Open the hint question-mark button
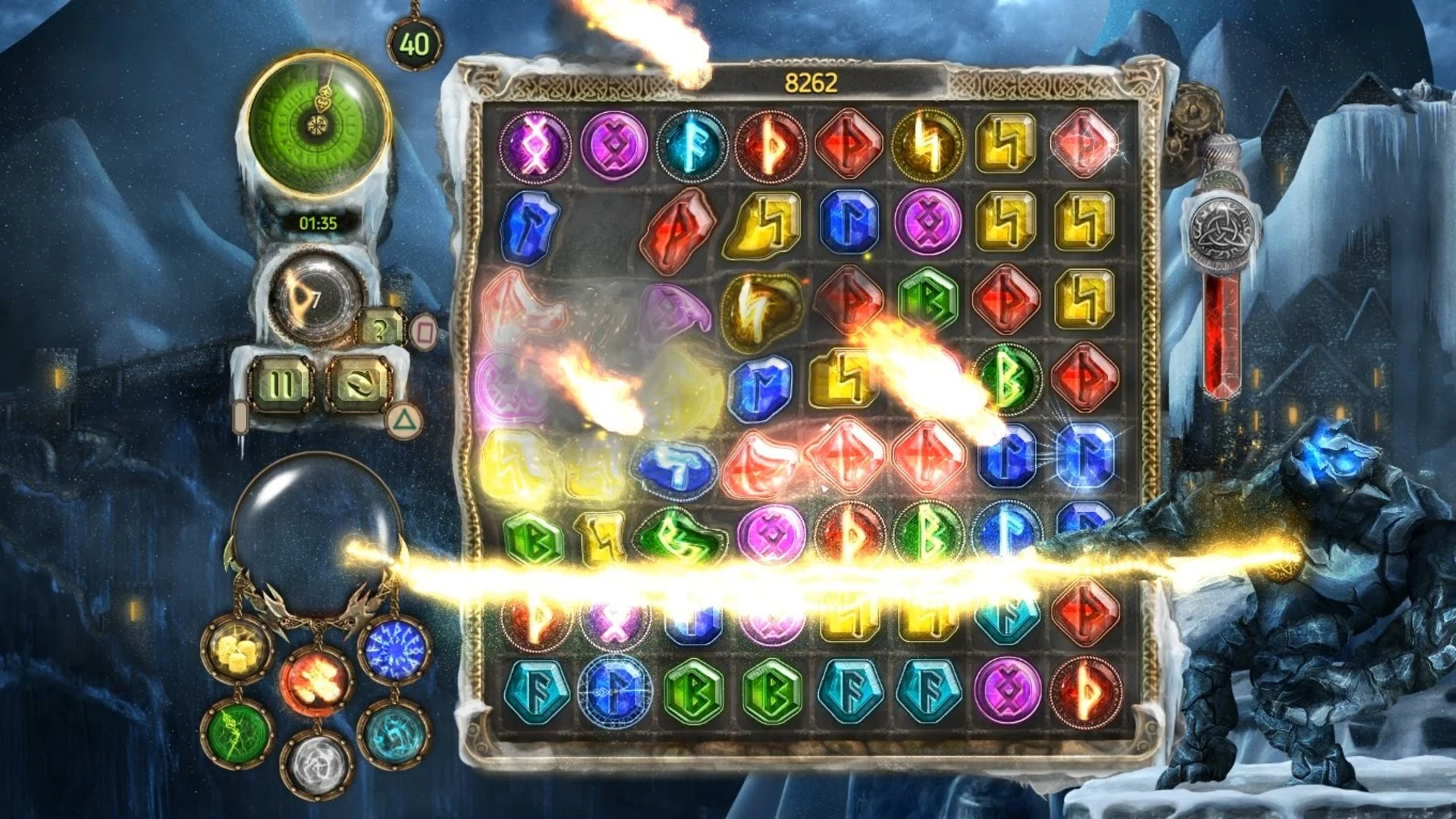 (381, 328)
